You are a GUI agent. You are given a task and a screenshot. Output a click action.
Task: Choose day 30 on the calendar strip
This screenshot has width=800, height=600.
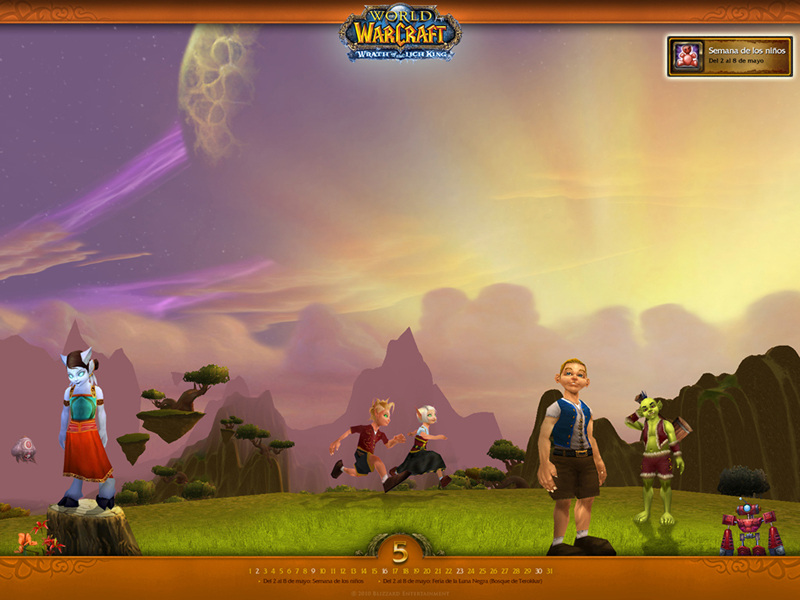(538, 571)
